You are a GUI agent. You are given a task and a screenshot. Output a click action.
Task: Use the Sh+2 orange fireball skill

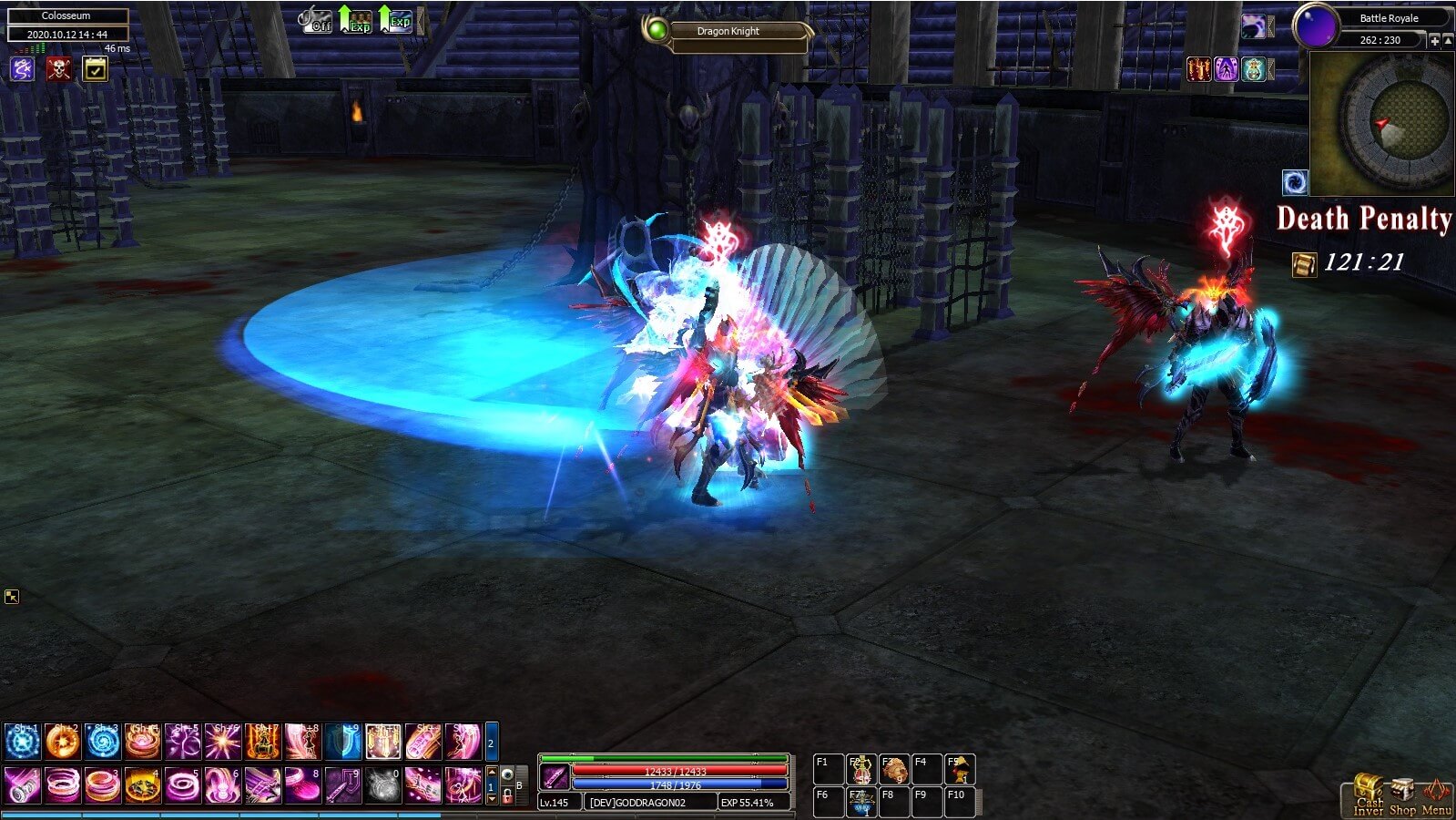point(63,742)
